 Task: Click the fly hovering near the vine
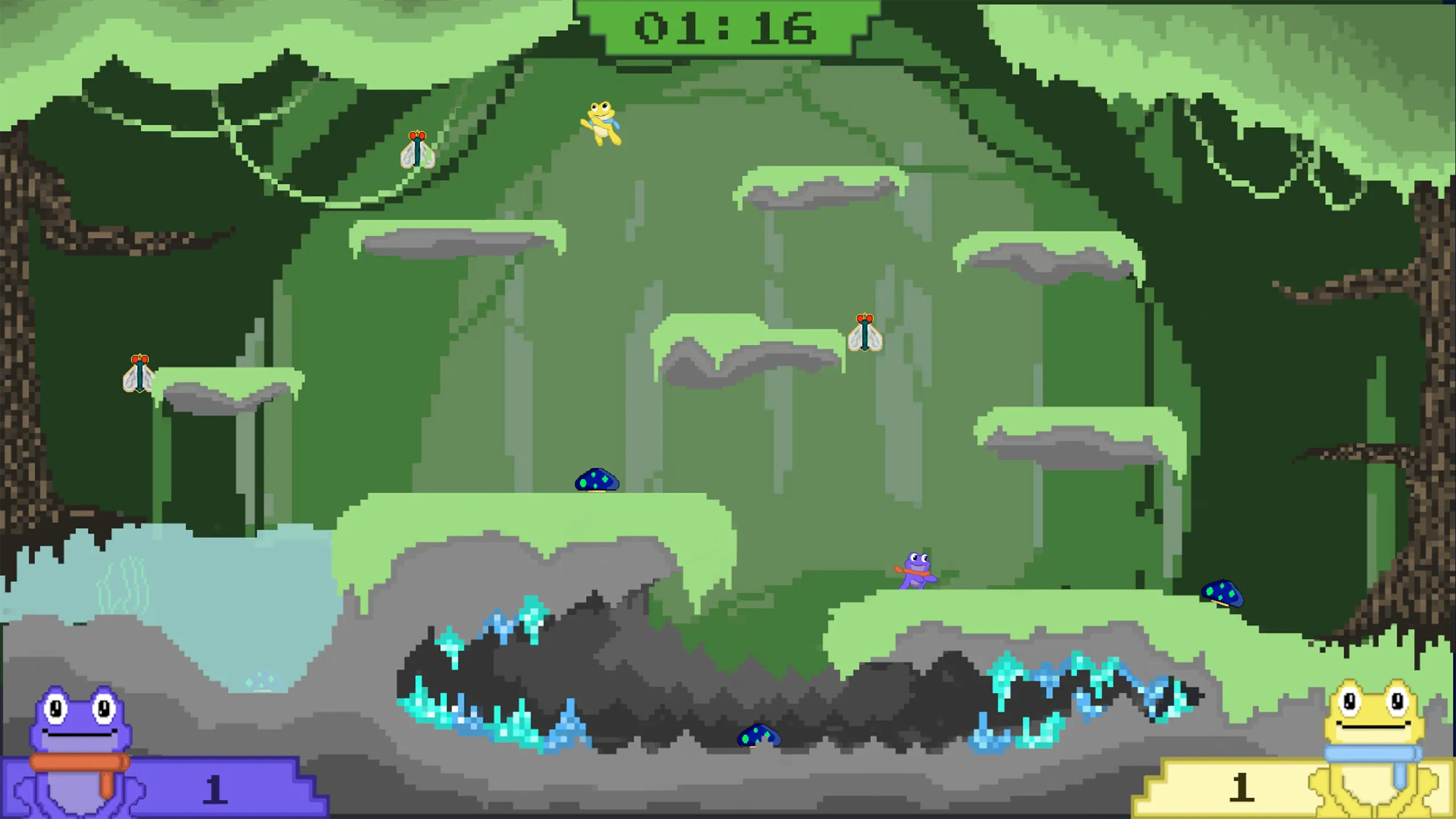point(417,150)
